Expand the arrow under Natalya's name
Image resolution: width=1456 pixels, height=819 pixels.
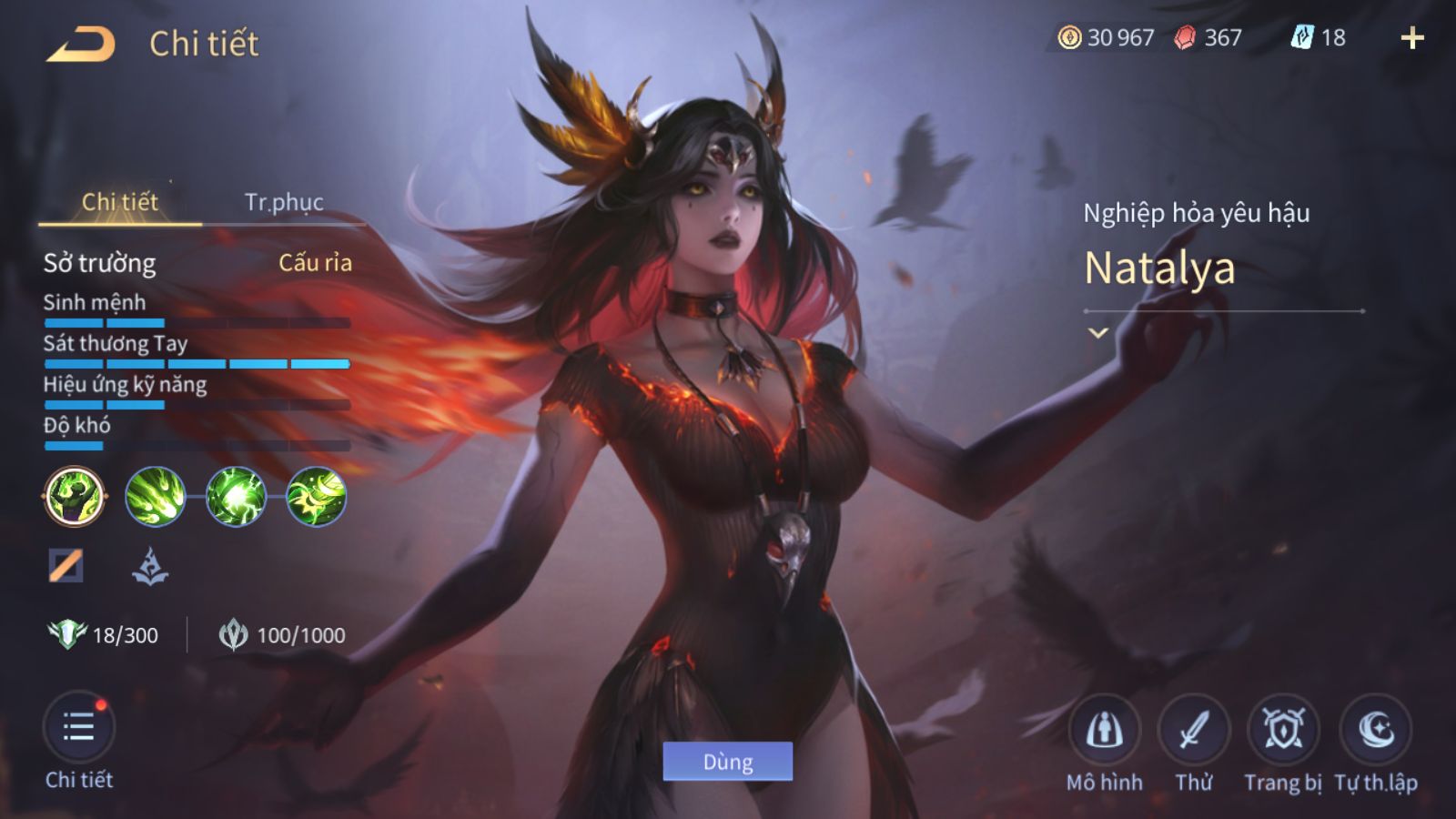coord(1098,333)
